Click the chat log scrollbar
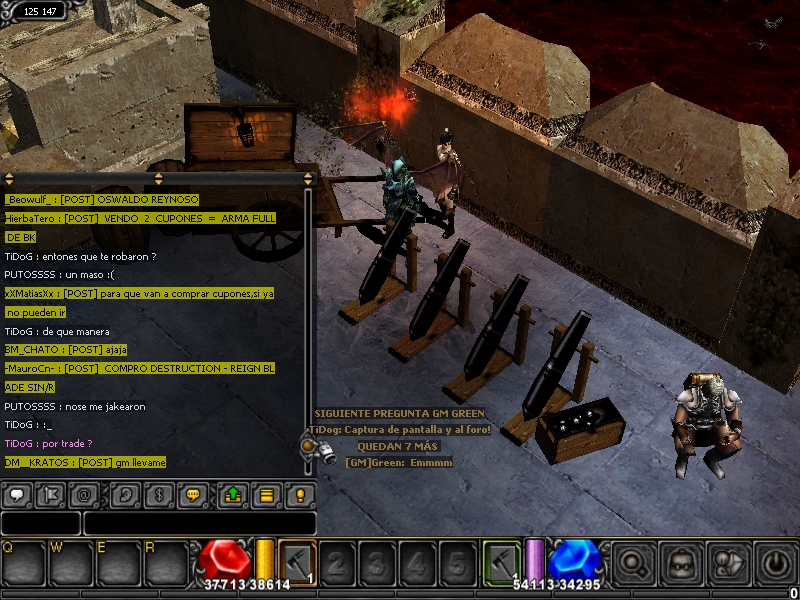The height and width of the screenshot is (600, 800). (308, 320)
